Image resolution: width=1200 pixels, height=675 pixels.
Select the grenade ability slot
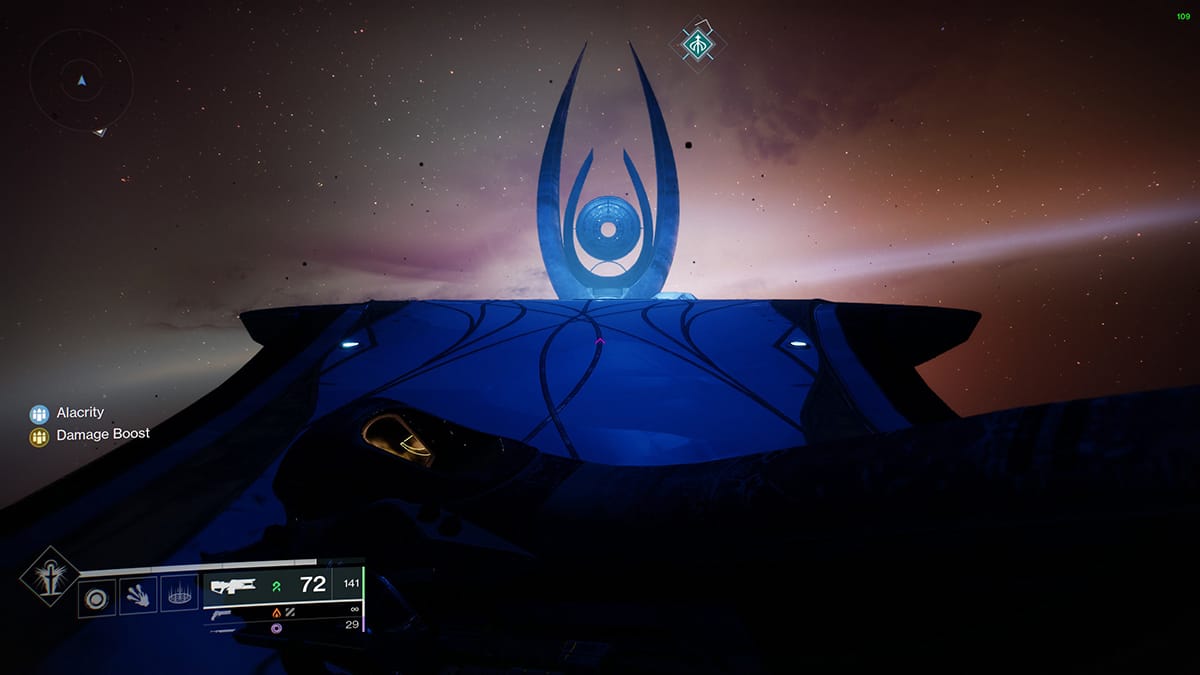point(97,598)
